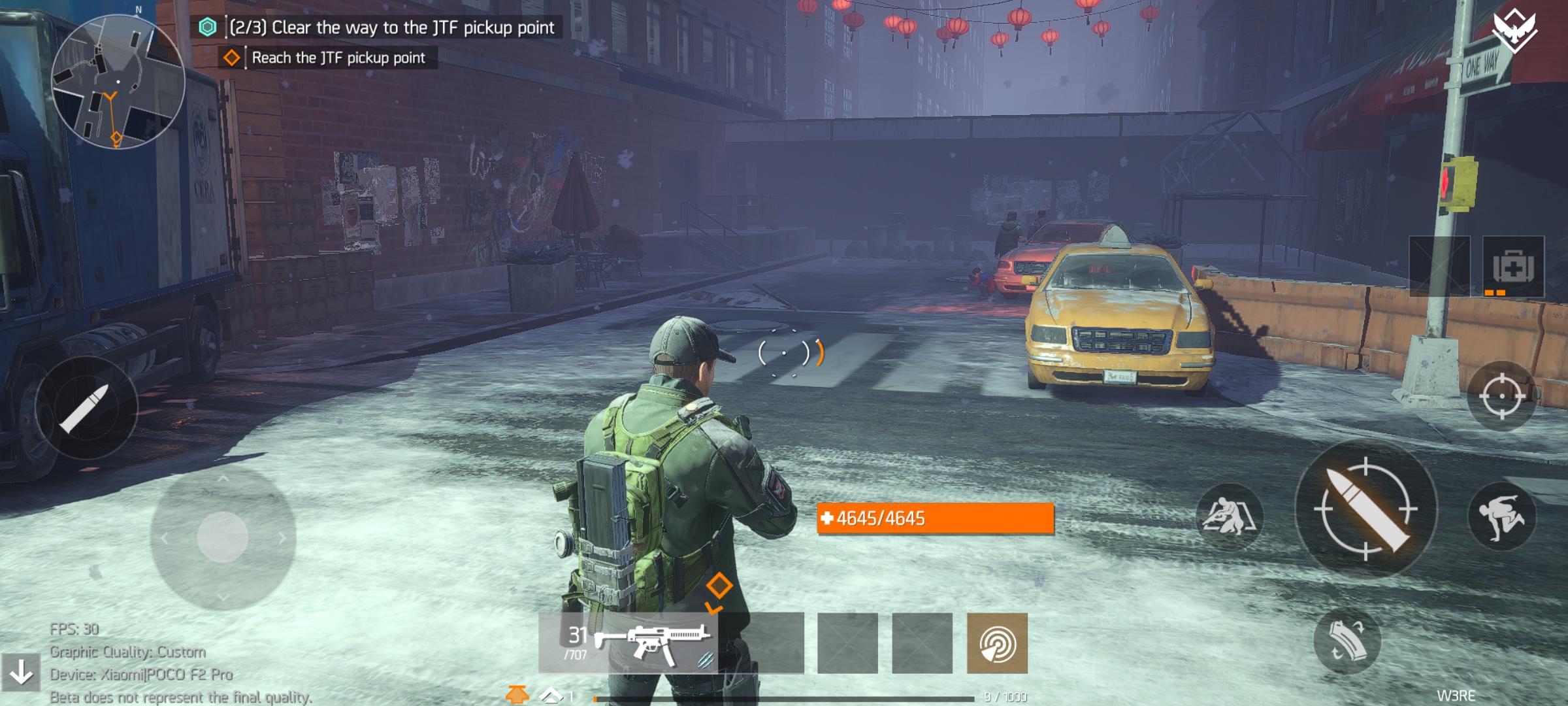Fire weapon with the large crosshair bullet button
This screenshot has width=1568, height=706.
pos(1366,509)
